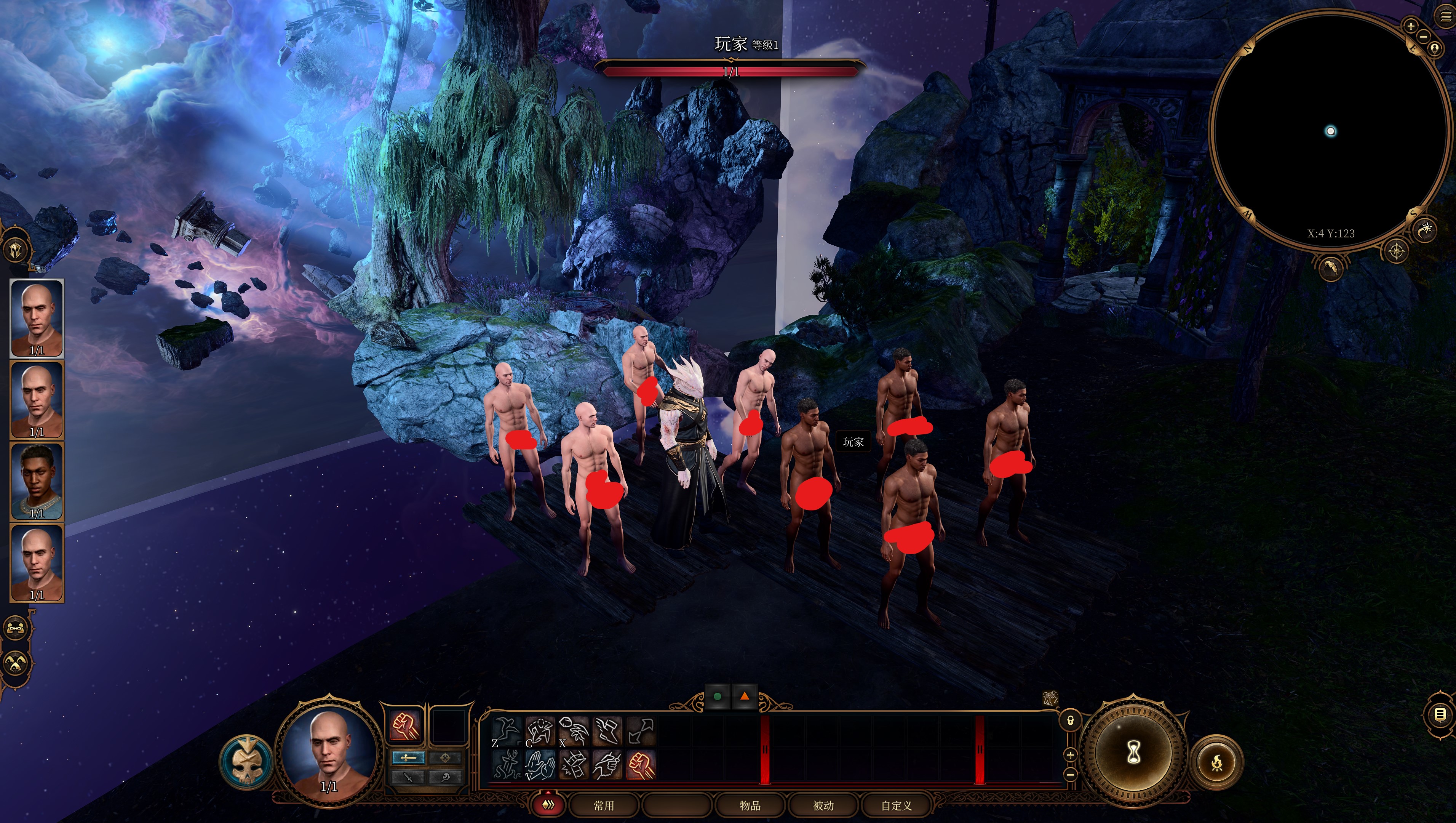Zoom out the minimap with minus button

pos(1424,36)
